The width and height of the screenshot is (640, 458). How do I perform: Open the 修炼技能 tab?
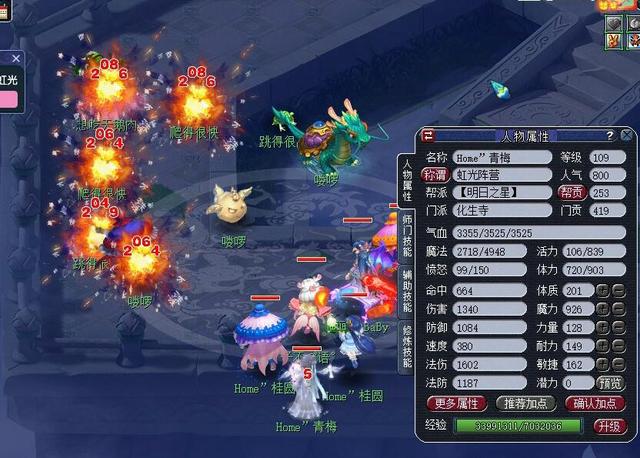pos(408,348)
